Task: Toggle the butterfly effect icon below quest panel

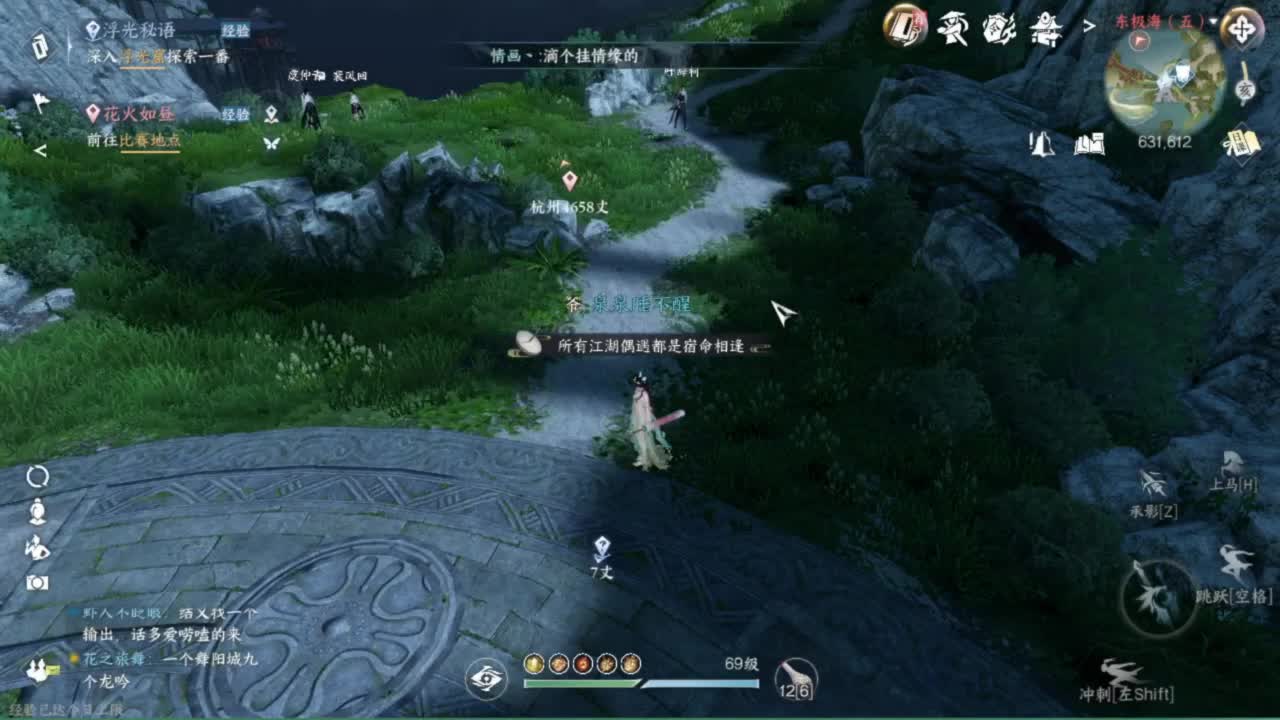Action: pos(270,142)
